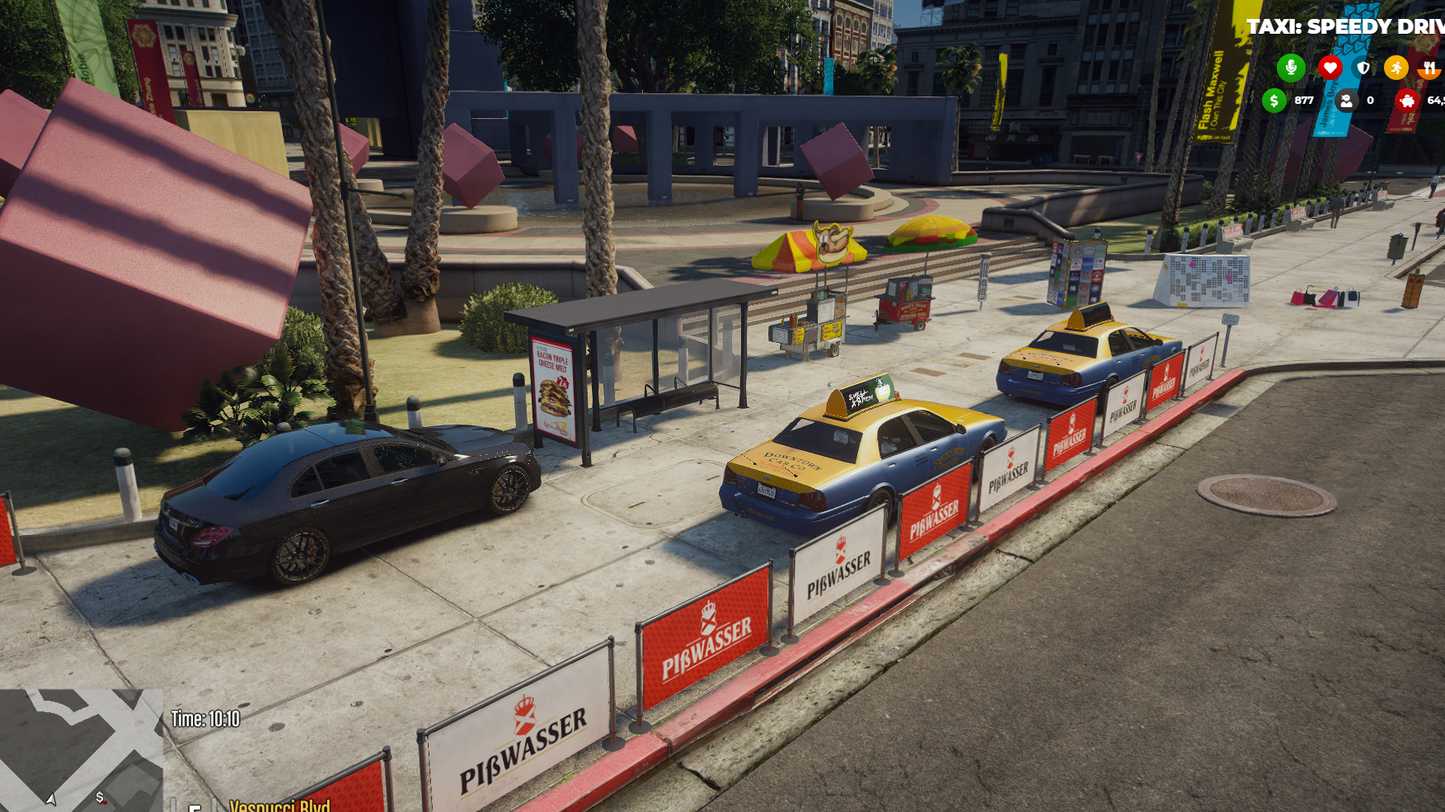The height and width of the screenshot is (812, 1445).
Task: Click the grey masked person icon
Action: [1346, 100]
